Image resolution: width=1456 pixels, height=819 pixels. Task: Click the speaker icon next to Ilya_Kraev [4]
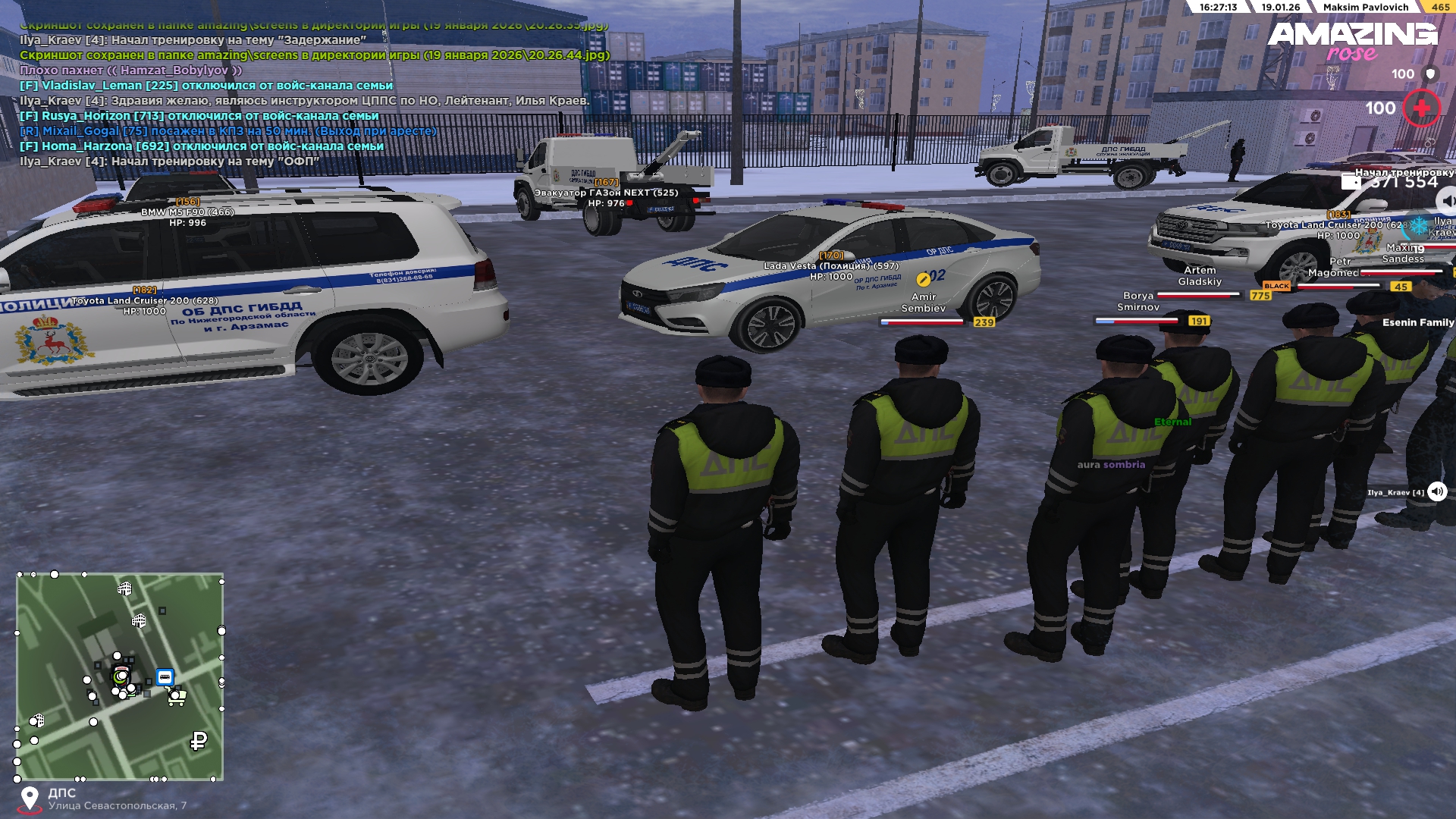pyautogui.click(x=1437, y=491)
